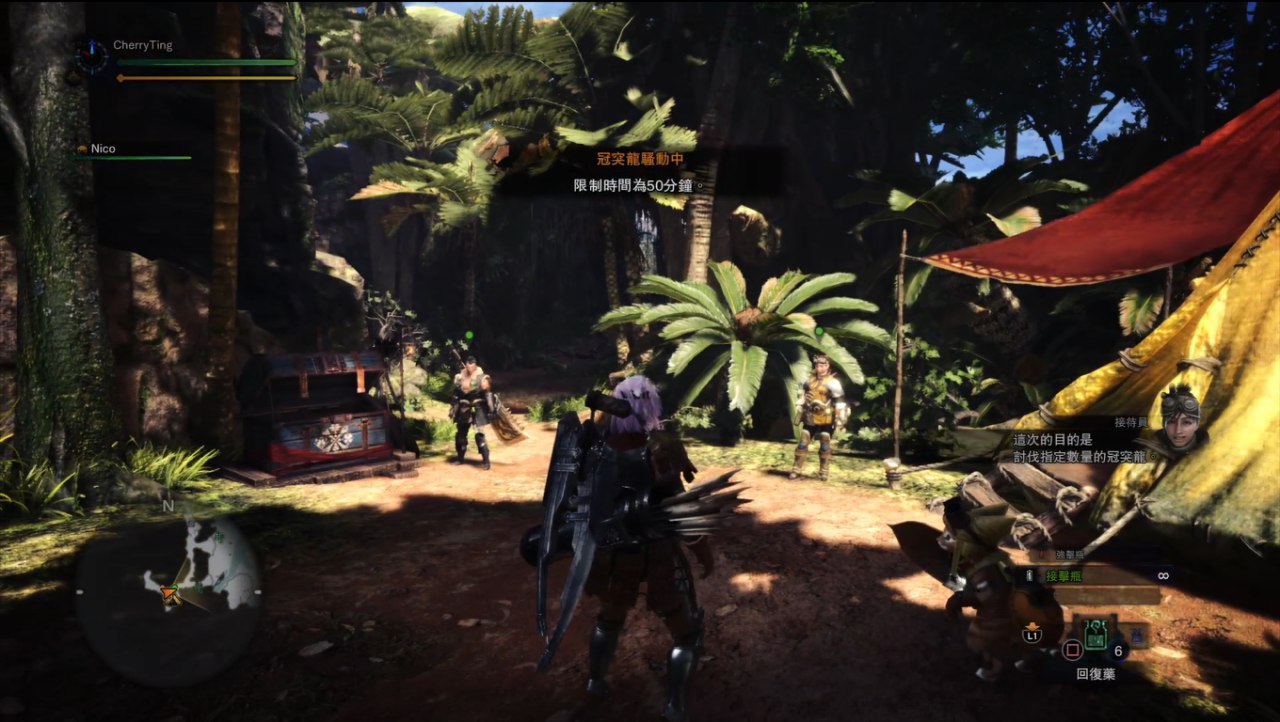Click the 冠突龍騷動中 quest notification banner
This screenshot has height=722, width=1280.
(638, 159)
